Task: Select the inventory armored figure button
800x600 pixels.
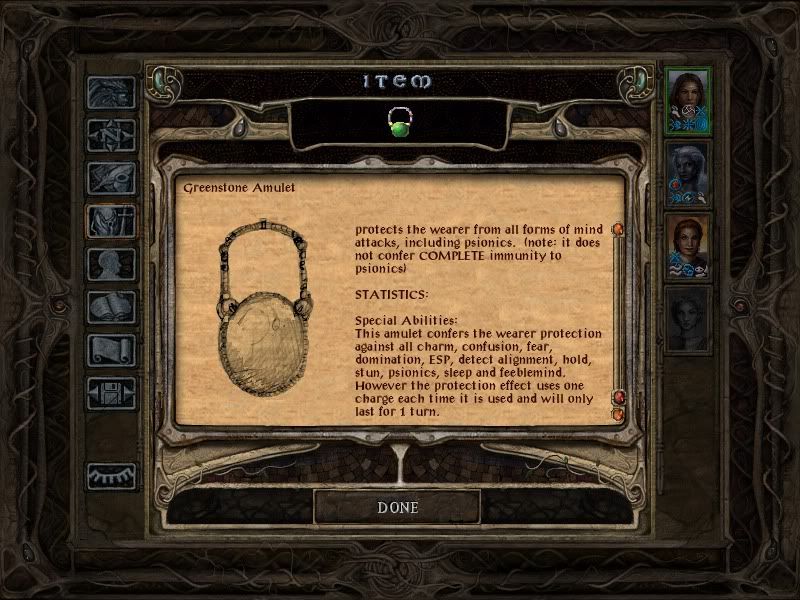Action: (x=111, y=221)
